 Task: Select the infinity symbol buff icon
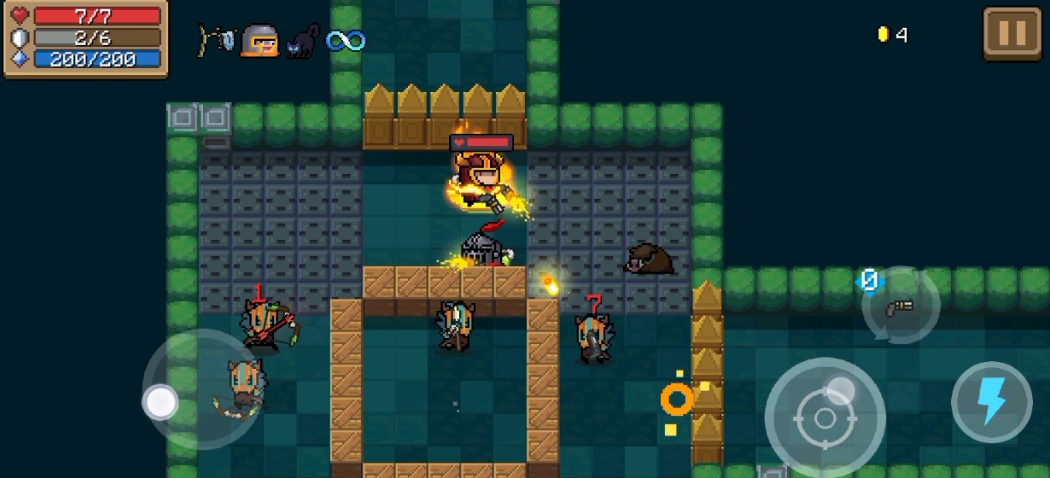346,41
